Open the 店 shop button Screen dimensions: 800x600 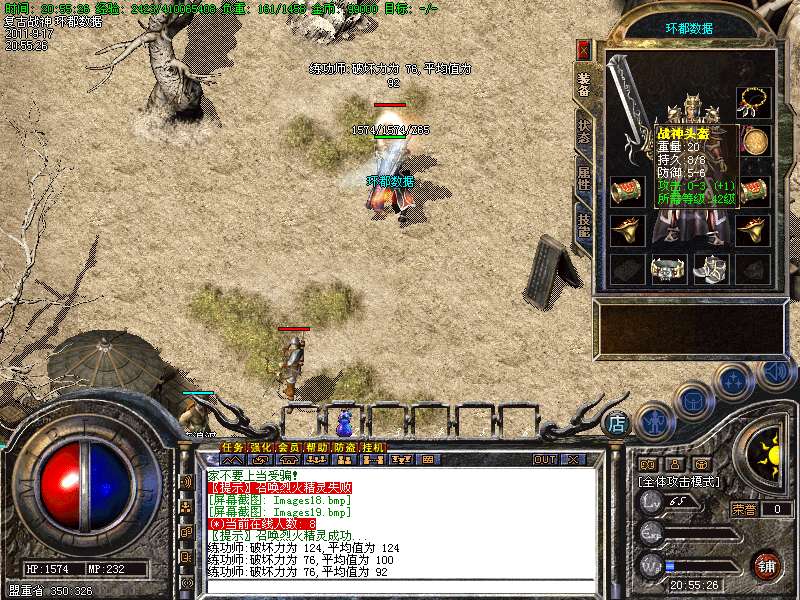point(617,423)
